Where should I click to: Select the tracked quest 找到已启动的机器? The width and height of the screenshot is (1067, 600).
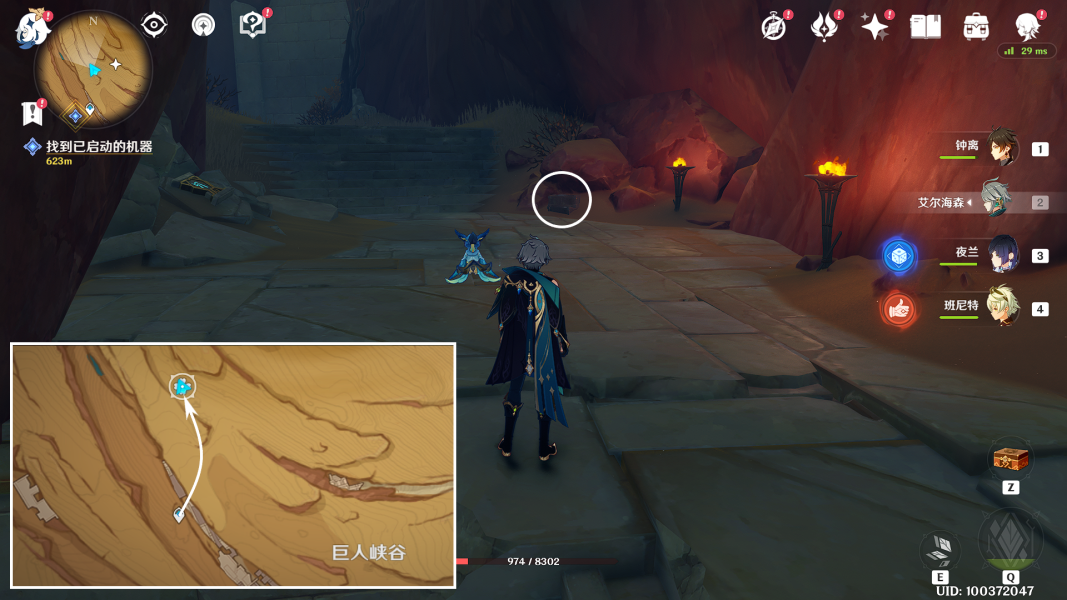pos(98,147)
